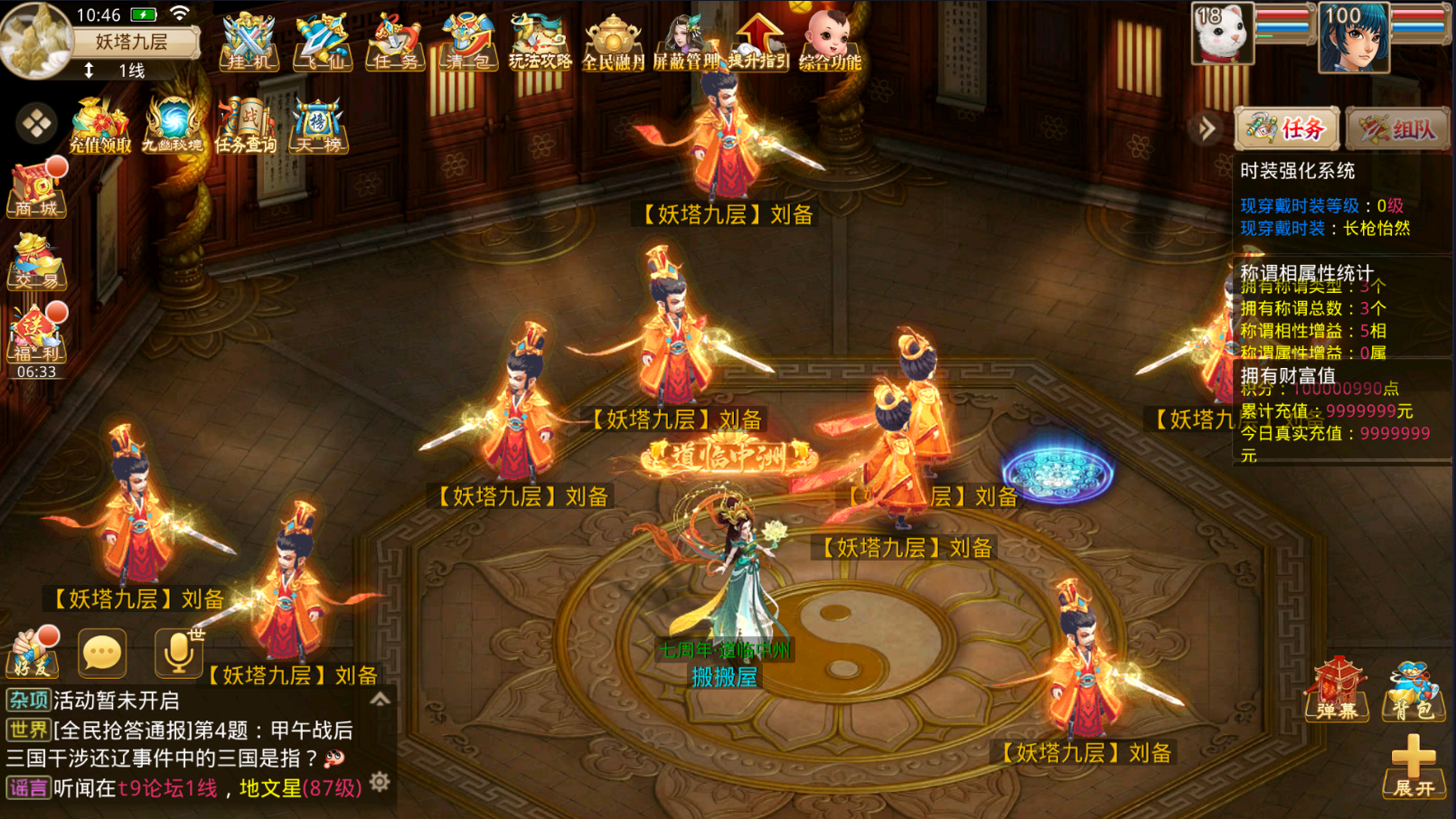The height and width of the screenshot is (819, 1456).
Task: Open the 交易 trading icon
Action: (x=36, y=262)
